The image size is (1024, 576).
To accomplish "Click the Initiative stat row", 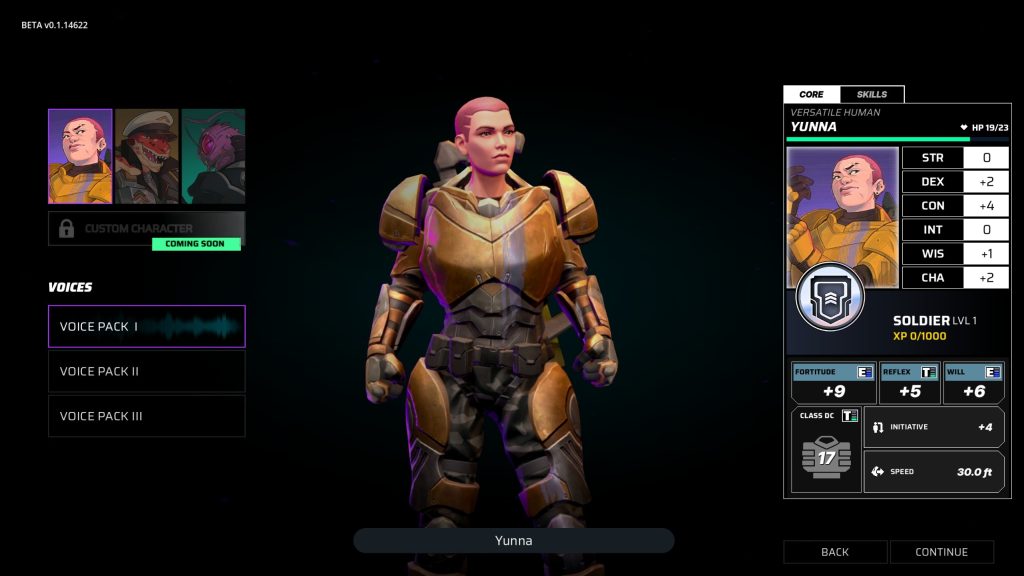I will point(934,427).
